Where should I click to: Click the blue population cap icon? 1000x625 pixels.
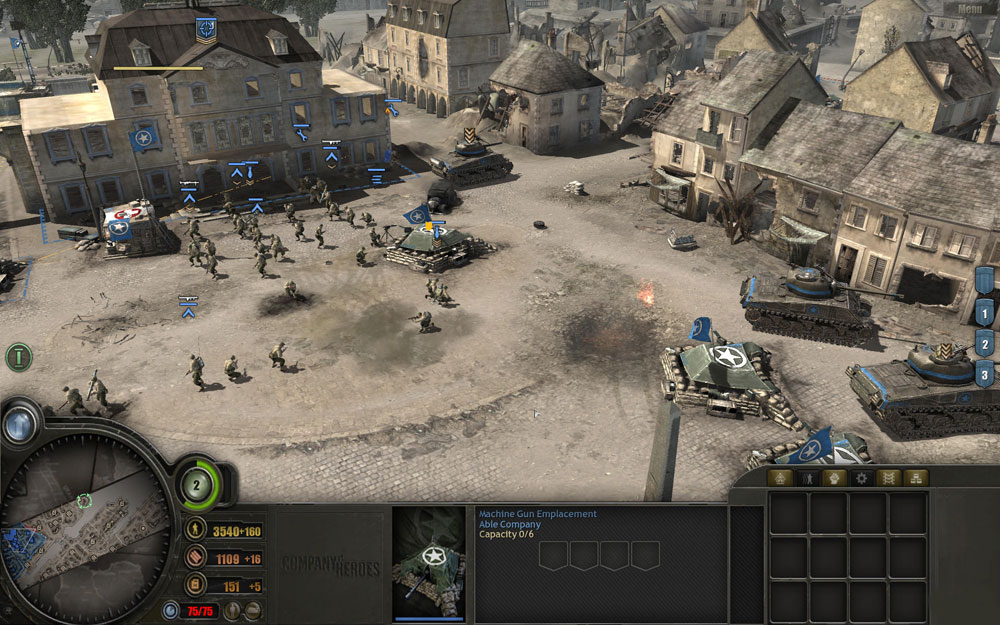point(171,610)
